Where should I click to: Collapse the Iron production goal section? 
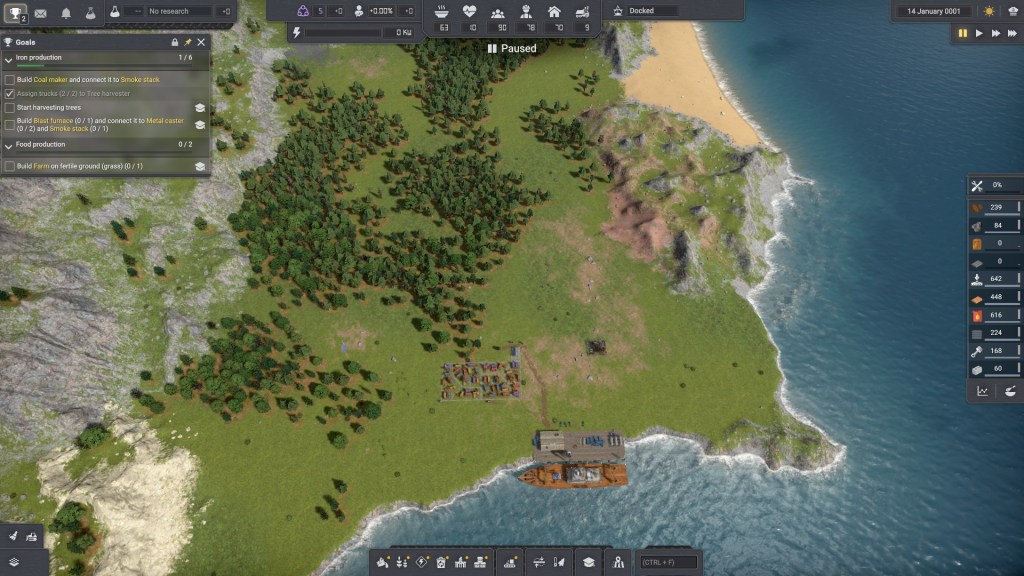pyautogui.click(x=9, y=58)
